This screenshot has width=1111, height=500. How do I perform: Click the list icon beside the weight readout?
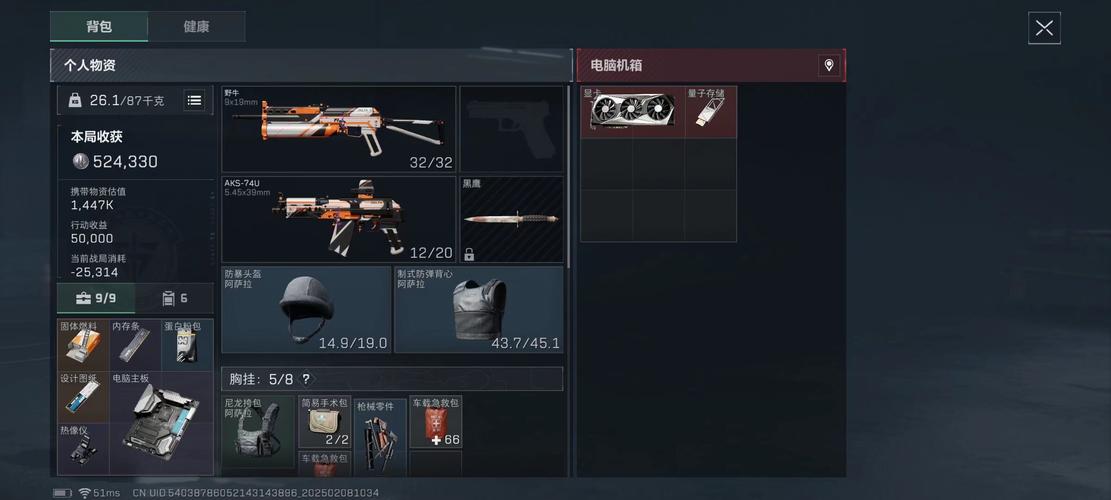point(194,100)
